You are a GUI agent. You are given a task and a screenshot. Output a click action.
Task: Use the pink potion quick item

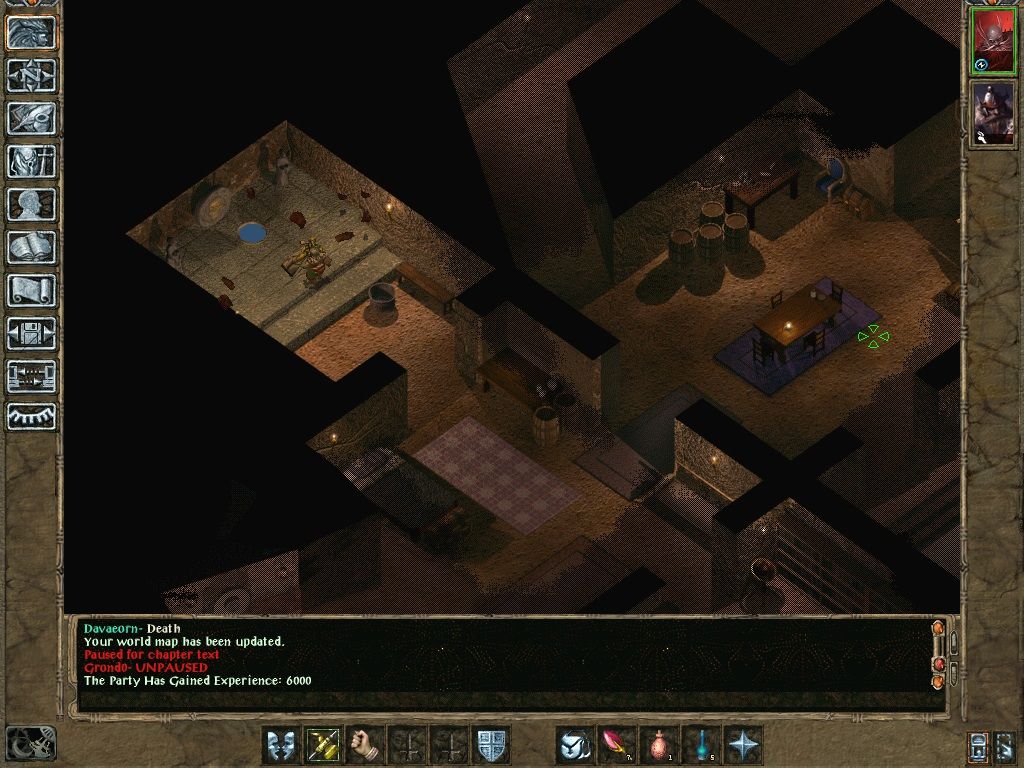coord(659,745)
